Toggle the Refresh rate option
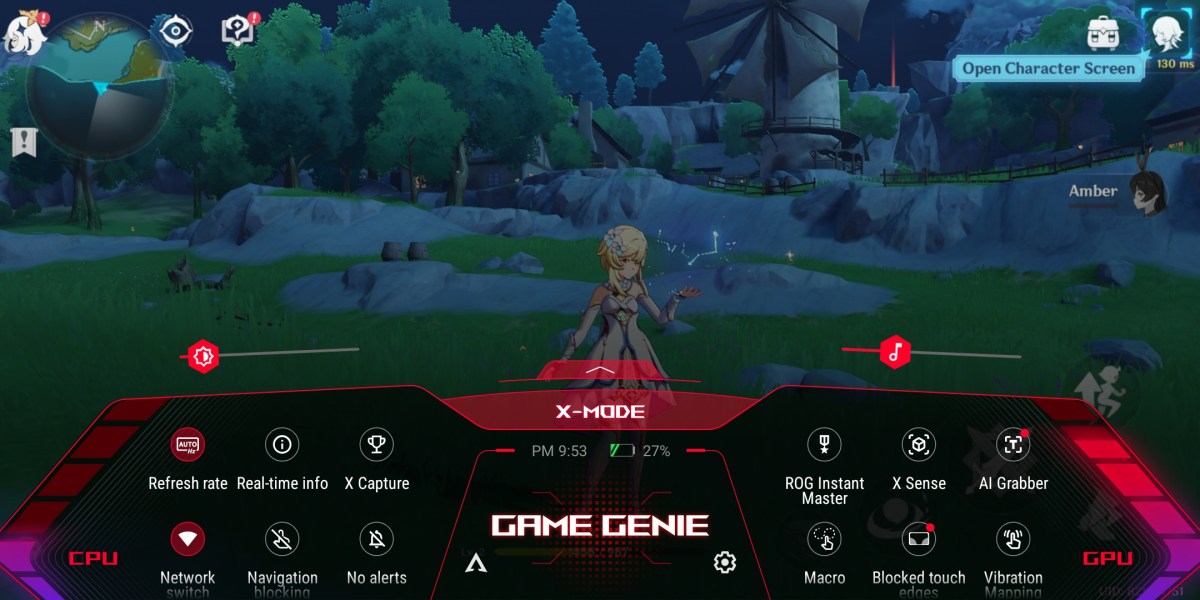This screenshot has height=600, width=1200. tap(188, 444)
